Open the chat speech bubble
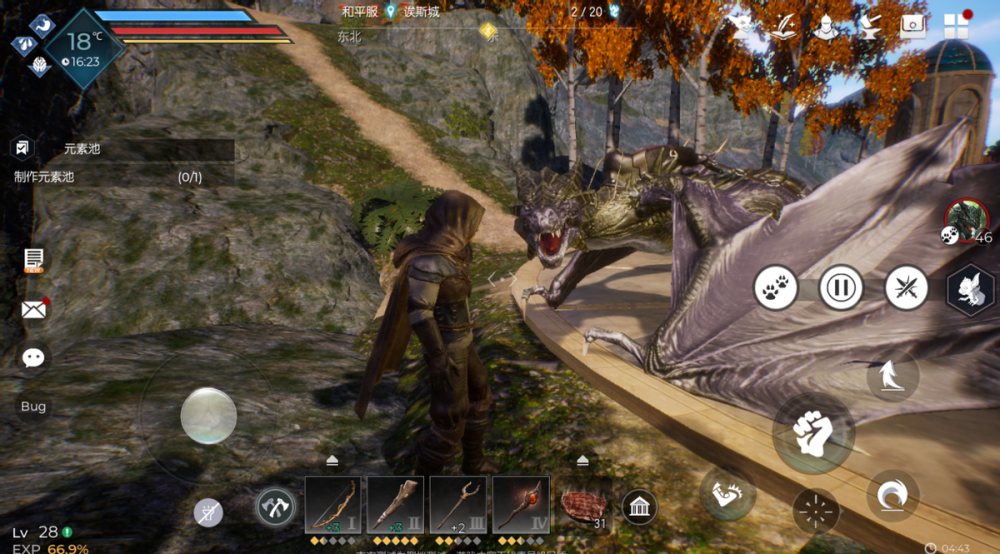The width and height of the screenshot is (1000, 554). click(x=34, y=358)
